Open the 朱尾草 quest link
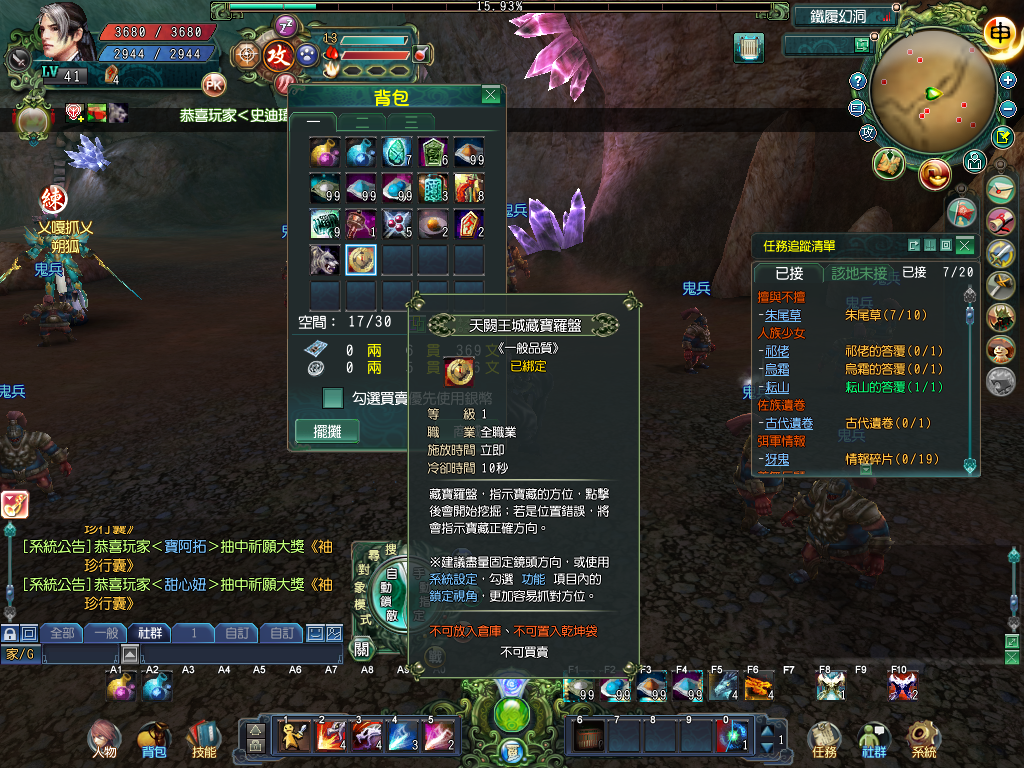Viewport: 1024px width, 768px height. click(x=776, y=315)
